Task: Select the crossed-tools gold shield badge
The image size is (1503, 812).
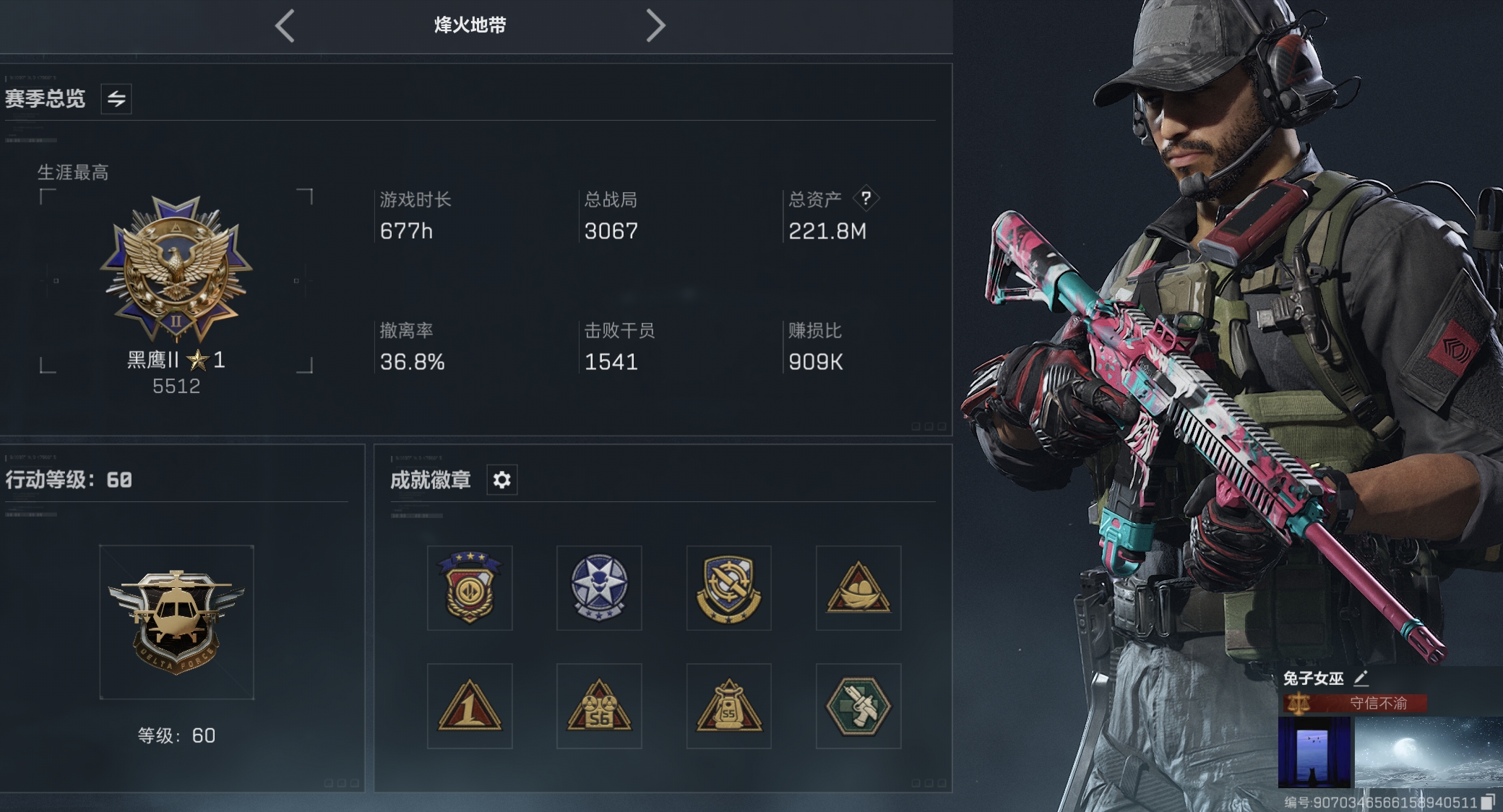Action: point(728,588)
